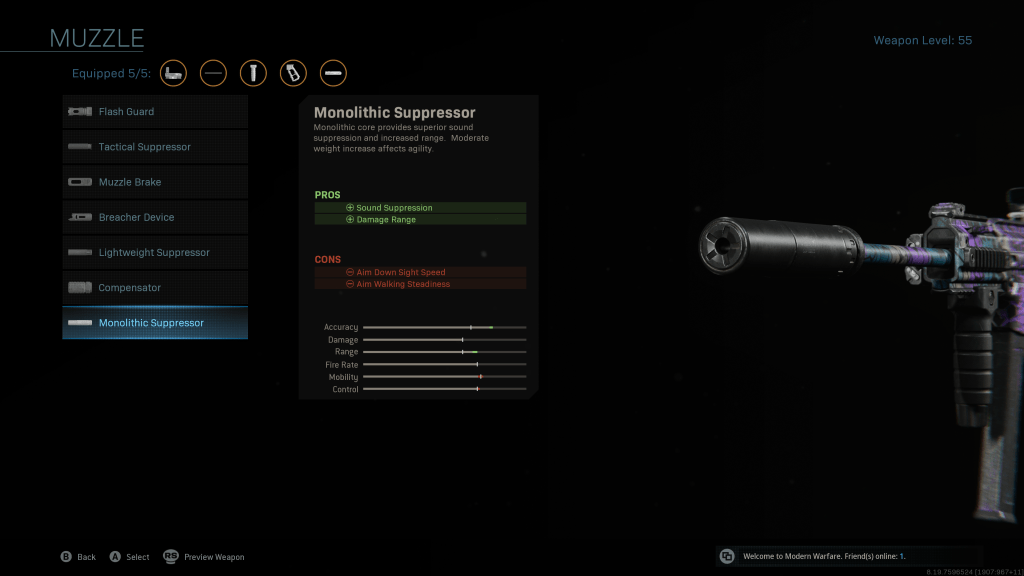1024x576 pixels.
Task: Choose the Tactical Suppressor attachment
Action: point(155,147)
